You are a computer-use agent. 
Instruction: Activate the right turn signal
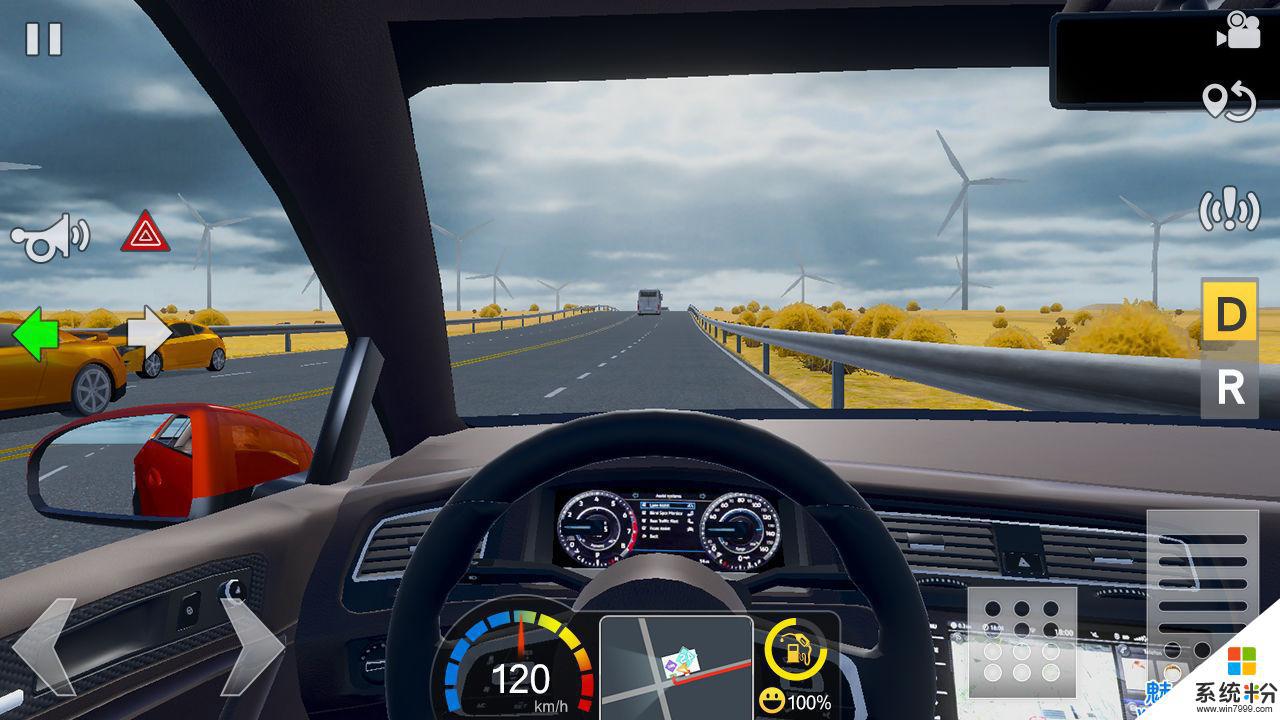tap(150, 334)
